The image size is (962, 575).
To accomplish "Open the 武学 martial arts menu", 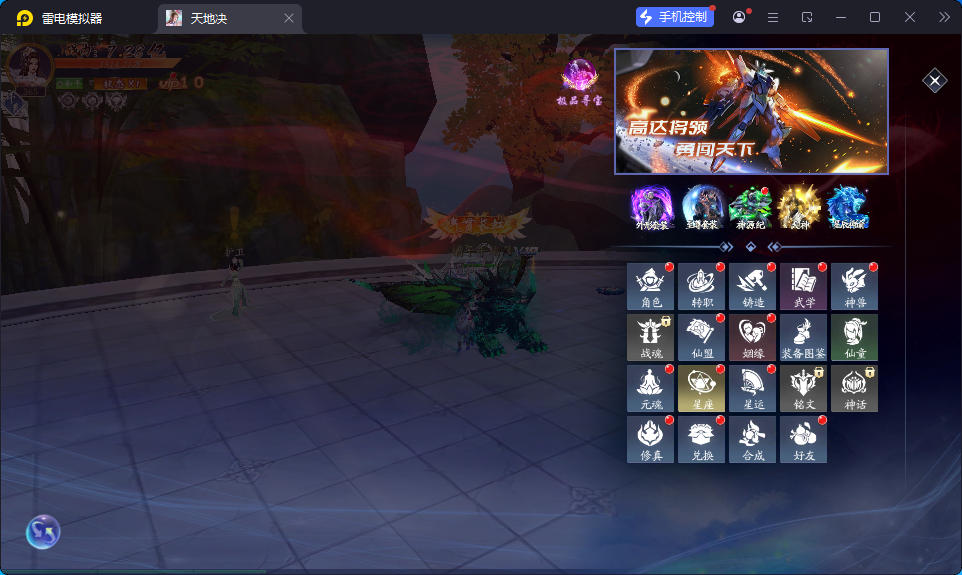I will point(804,286).
